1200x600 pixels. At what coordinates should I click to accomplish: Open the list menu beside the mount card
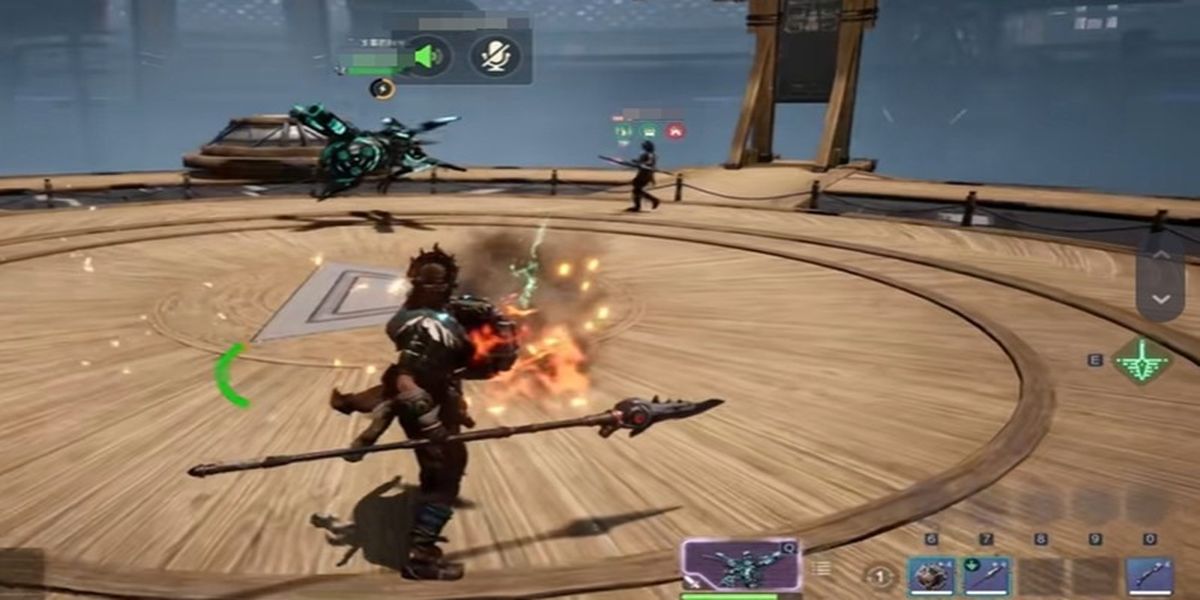pos(821,568)
